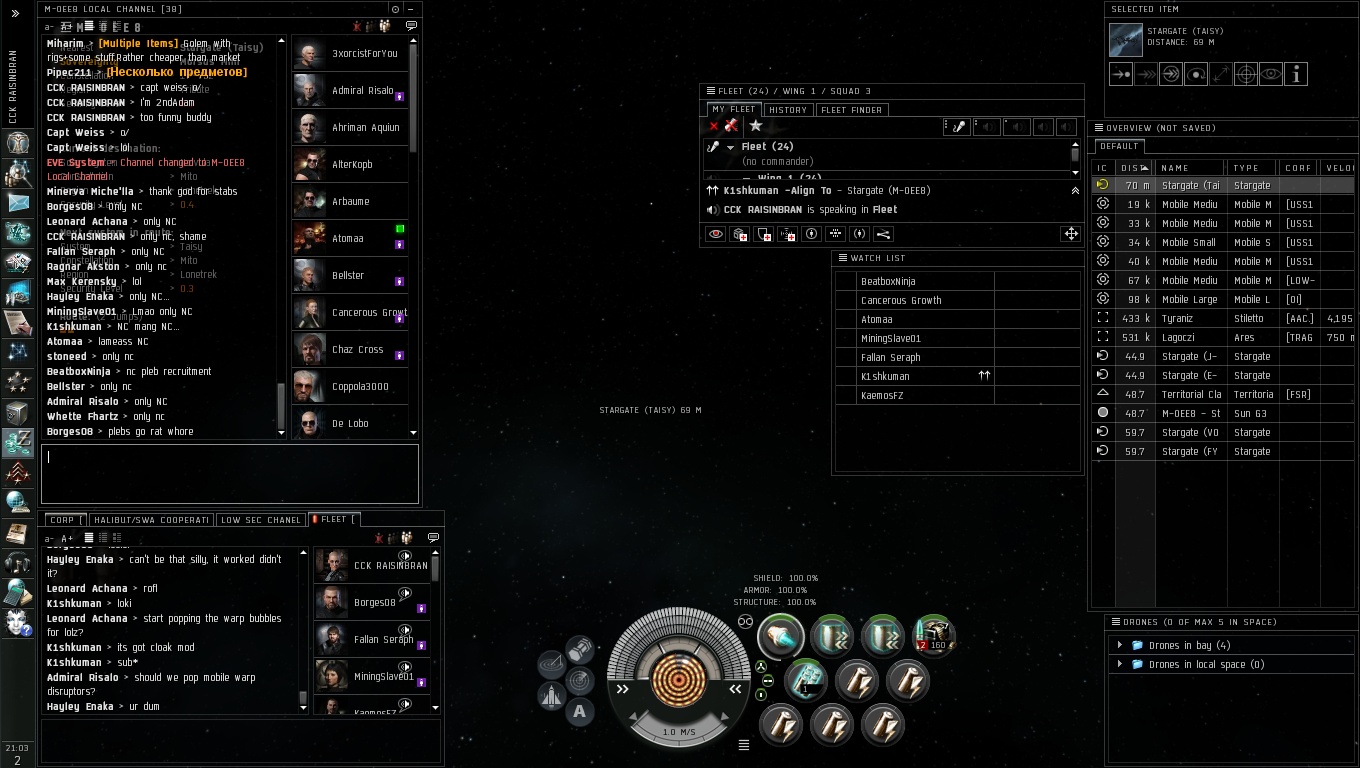Lock target on the selected item
Screen dimensions: 1360x768
click(x=1246, y=74)
